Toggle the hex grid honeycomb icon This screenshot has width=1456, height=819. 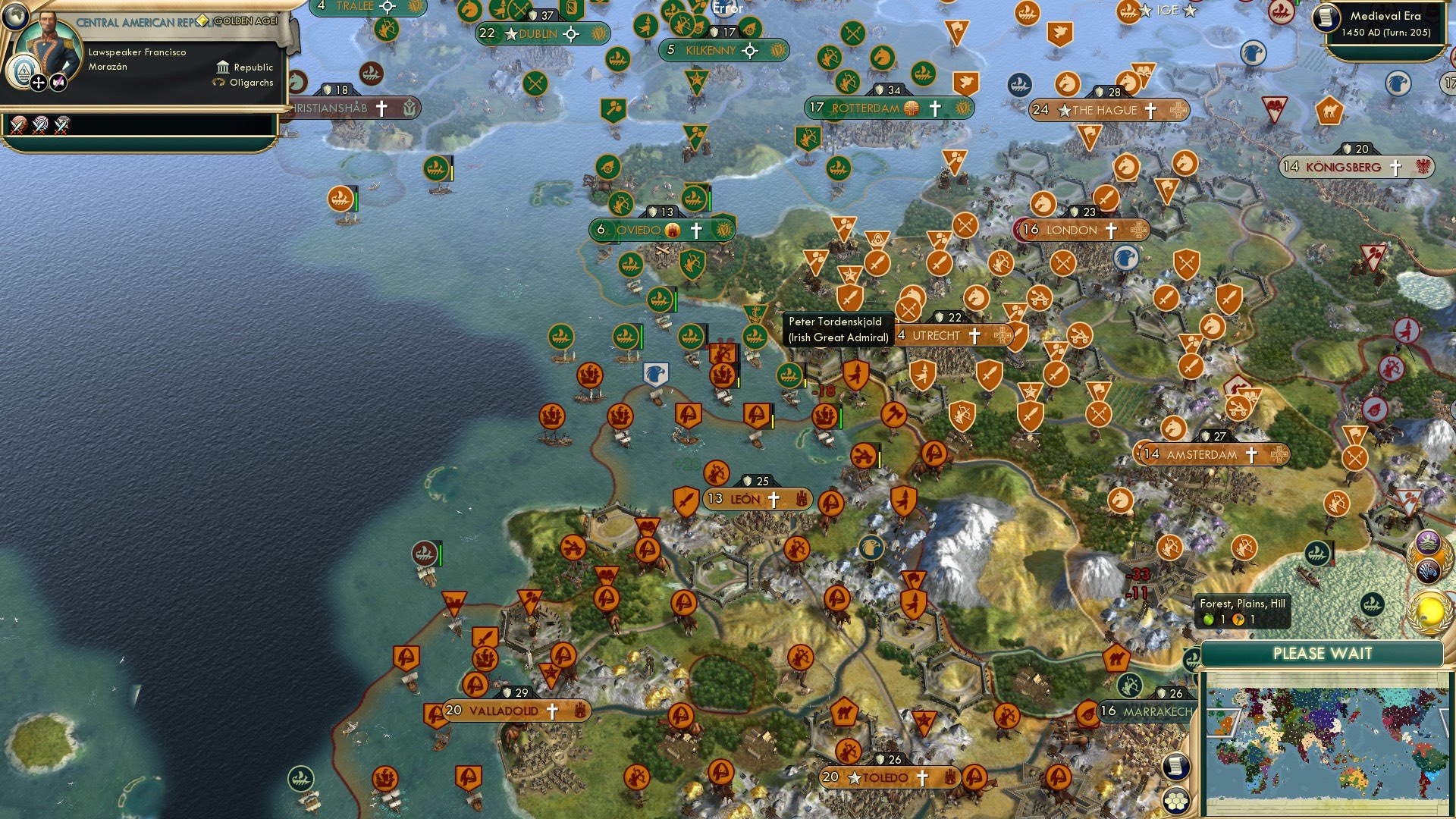[x=1176, y=802]
